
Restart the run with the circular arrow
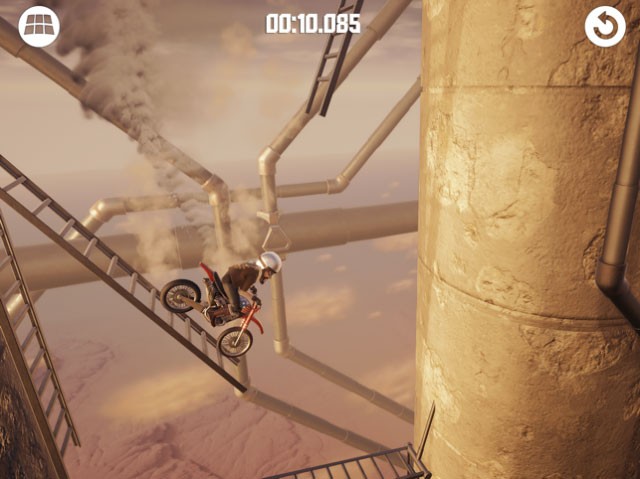[605, 27]
